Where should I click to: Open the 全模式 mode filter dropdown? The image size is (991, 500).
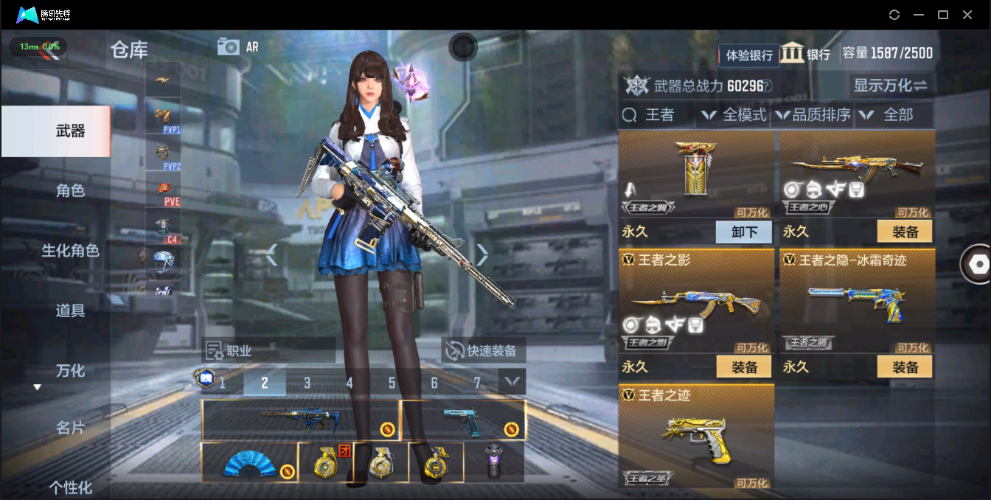click(x=734, y=115)
